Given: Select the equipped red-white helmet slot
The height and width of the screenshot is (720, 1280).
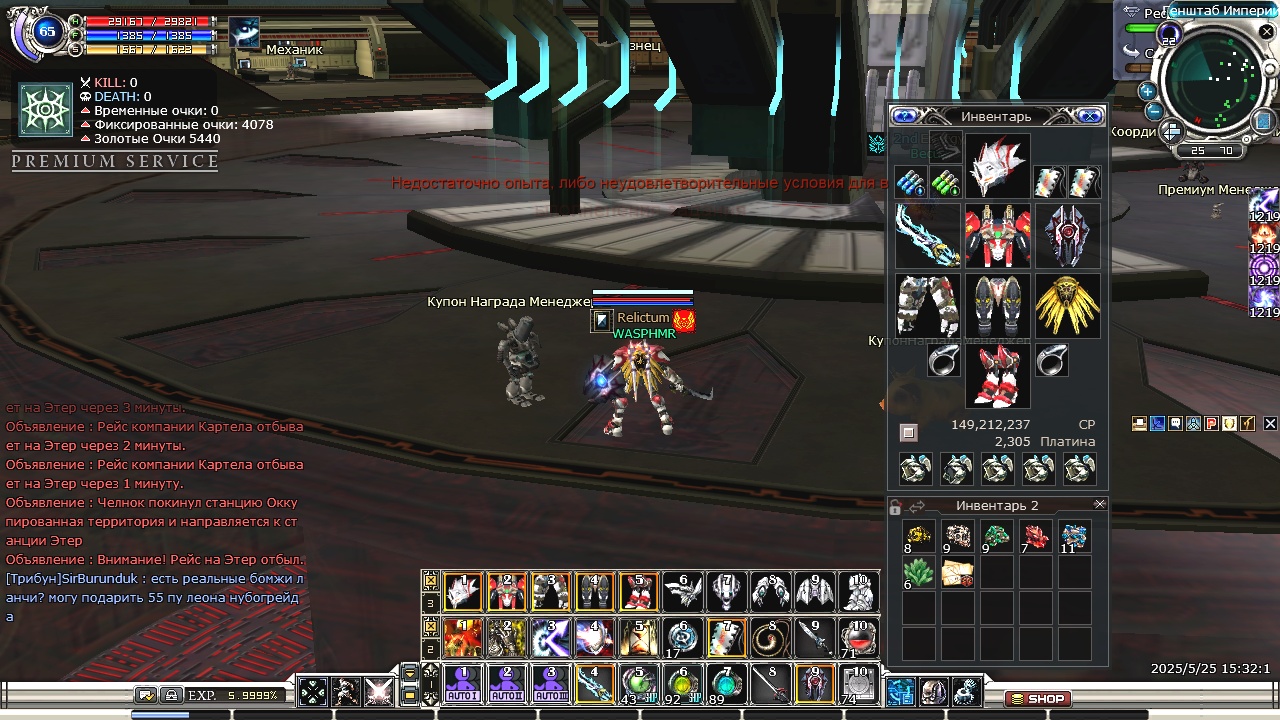Looking at the screenshot, I should click(997, 167).
